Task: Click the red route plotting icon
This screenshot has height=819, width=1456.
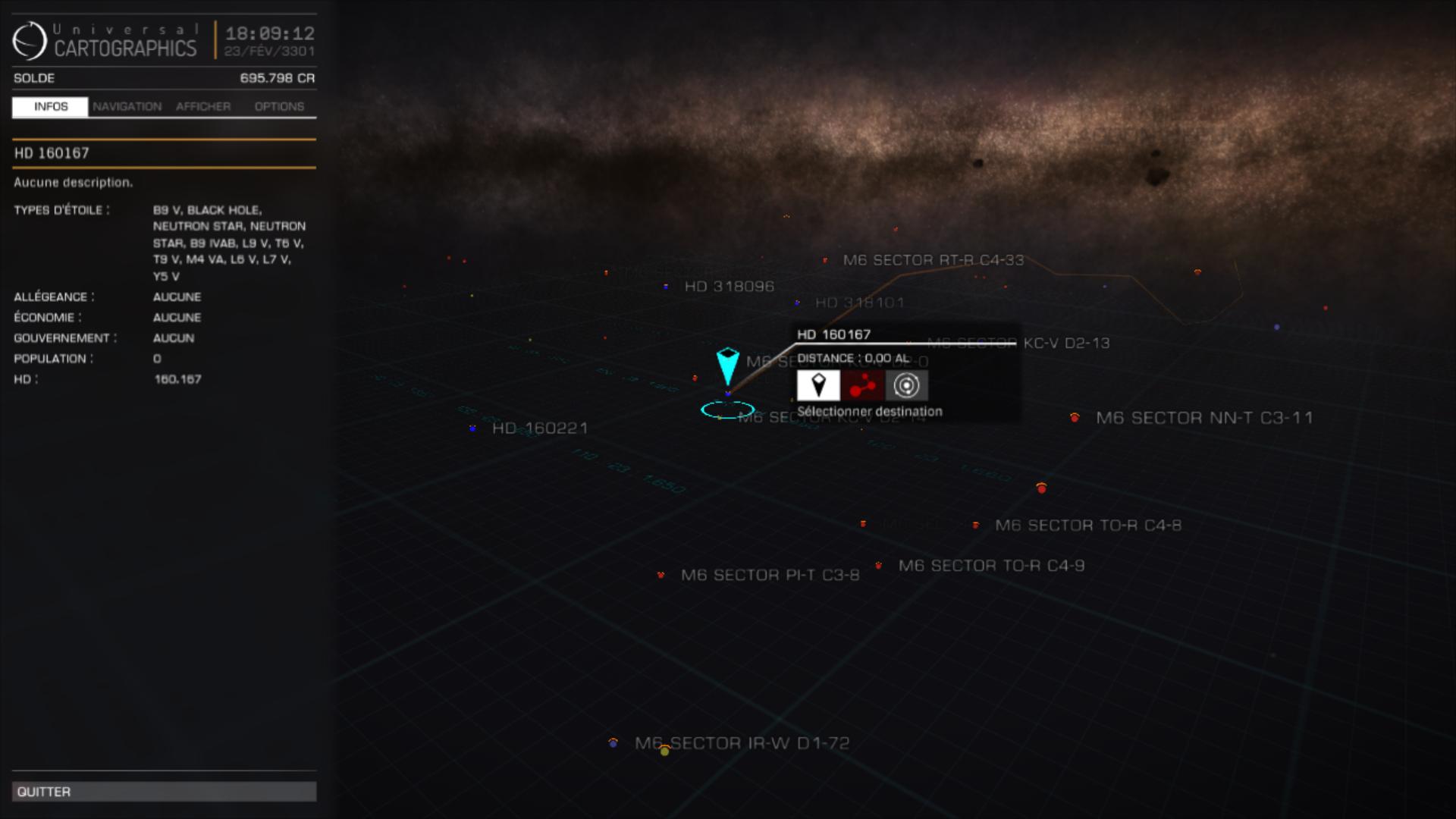Action: coord(862,385)
